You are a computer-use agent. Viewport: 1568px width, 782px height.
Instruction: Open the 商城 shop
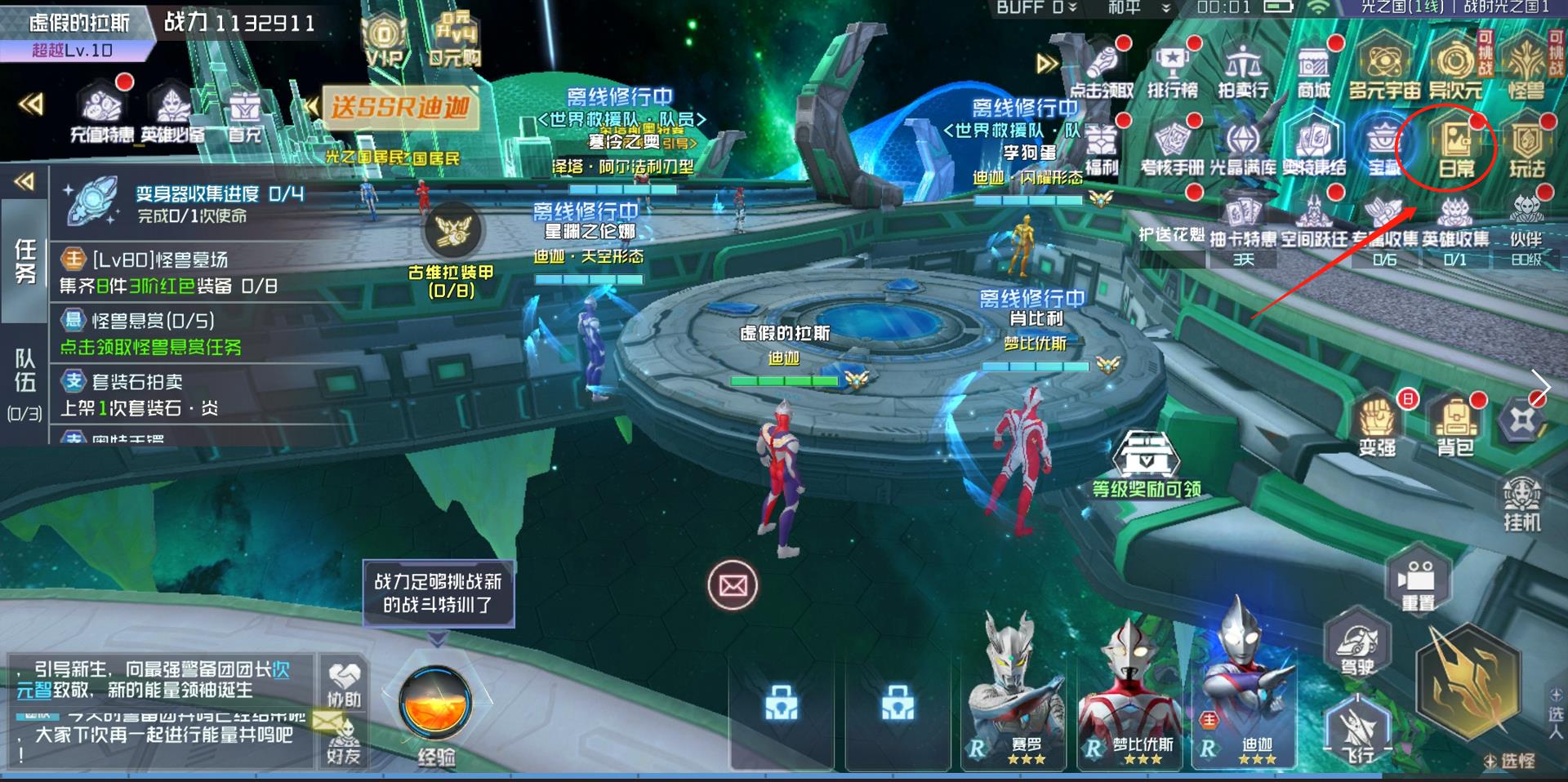(x=1313, y=71)
